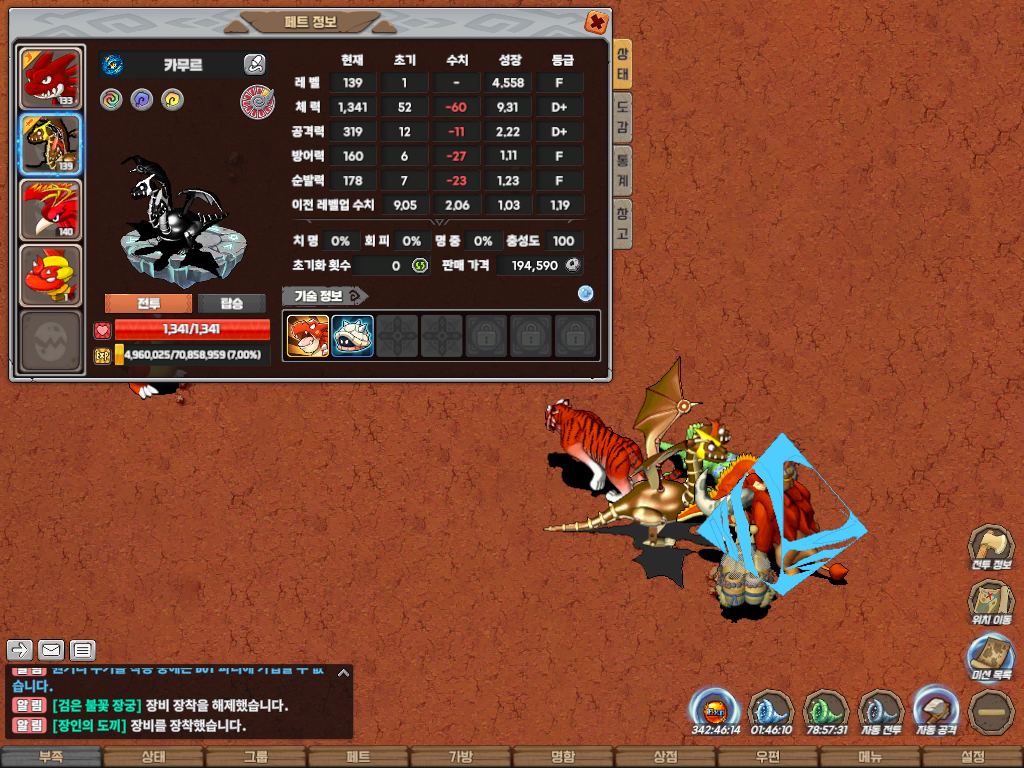This screenshot has height=768, width=1024.
Task: Click the green reset-count refresh icon
Action: coord(420,266)
